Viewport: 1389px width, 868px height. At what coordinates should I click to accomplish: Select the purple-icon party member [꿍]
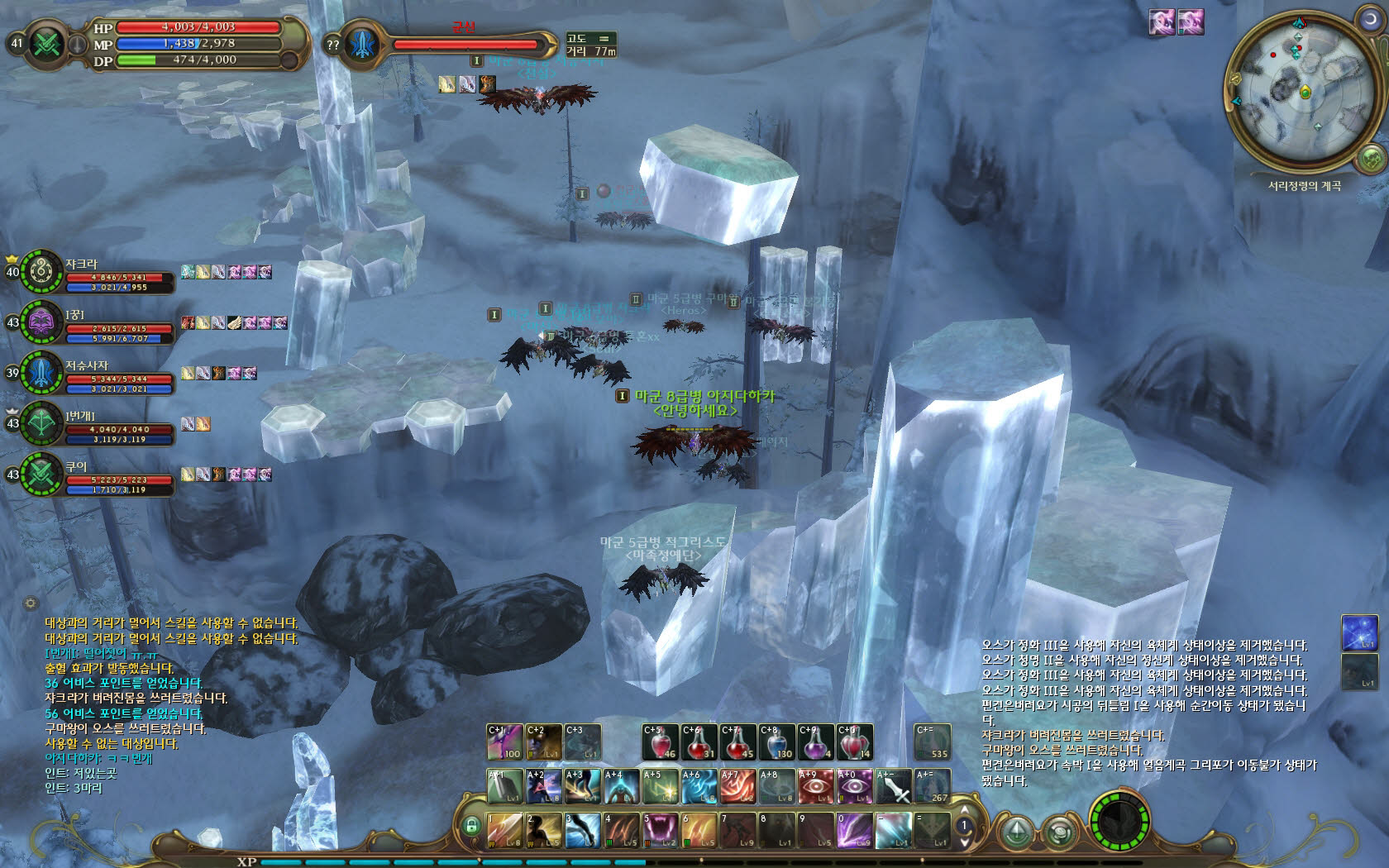41,322
